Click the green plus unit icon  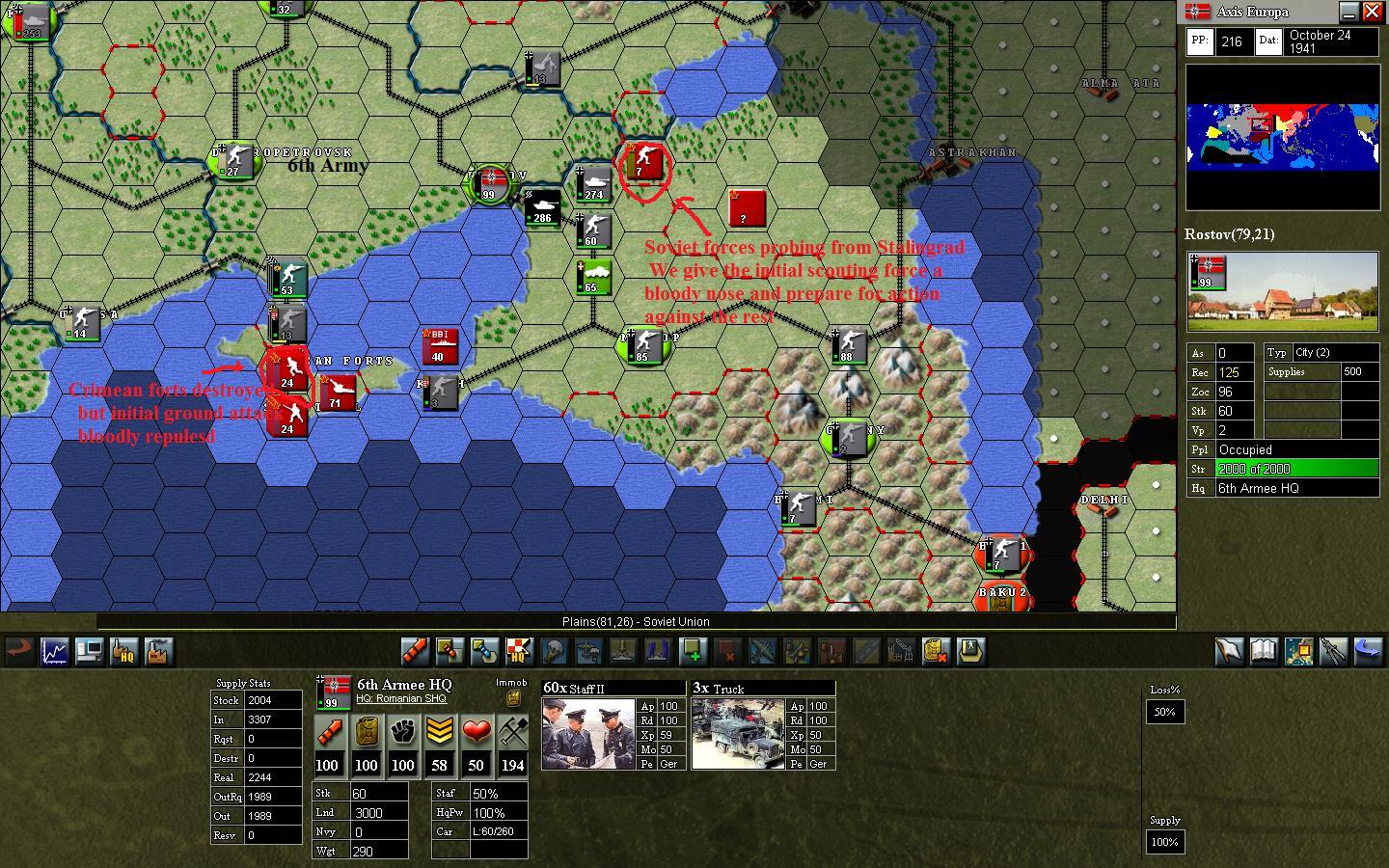tap(694, 652)
